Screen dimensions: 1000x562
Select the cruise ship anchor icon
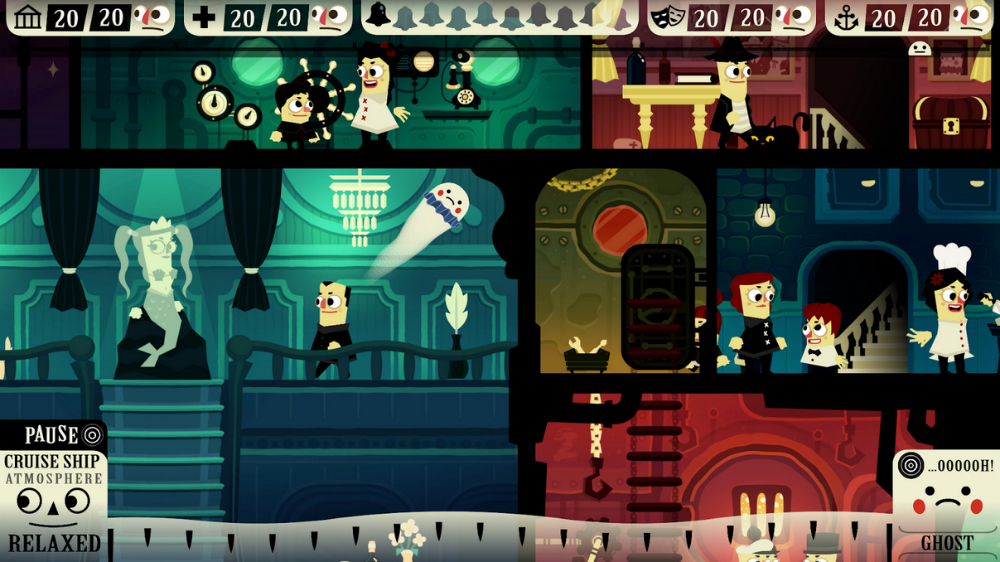click(x=847, y=17)
